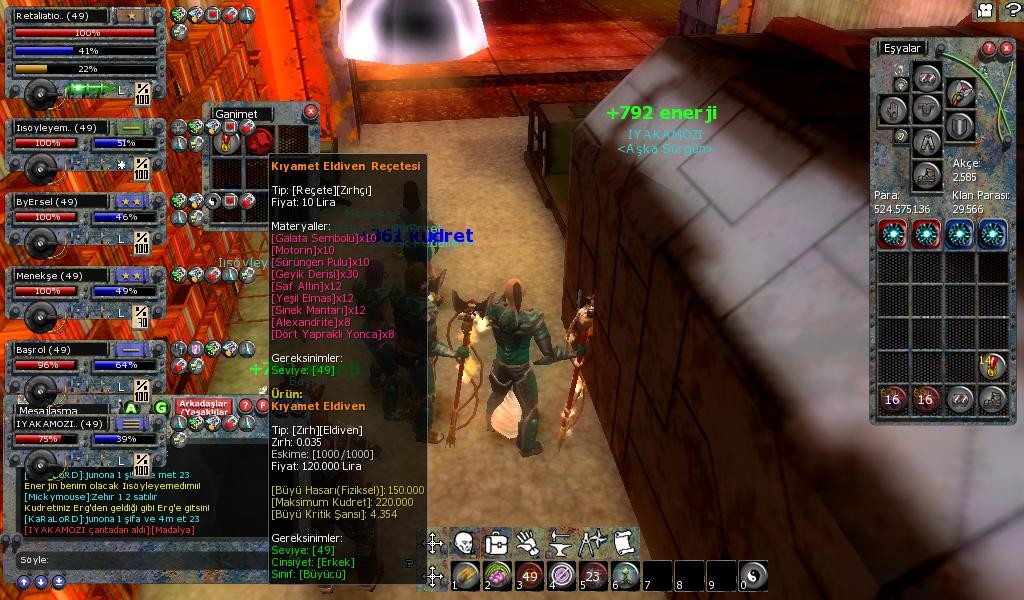This screenshot has width=1024, height=600.
Task: Use the green plant skill in slot 6
Action: tap(625, 575)
